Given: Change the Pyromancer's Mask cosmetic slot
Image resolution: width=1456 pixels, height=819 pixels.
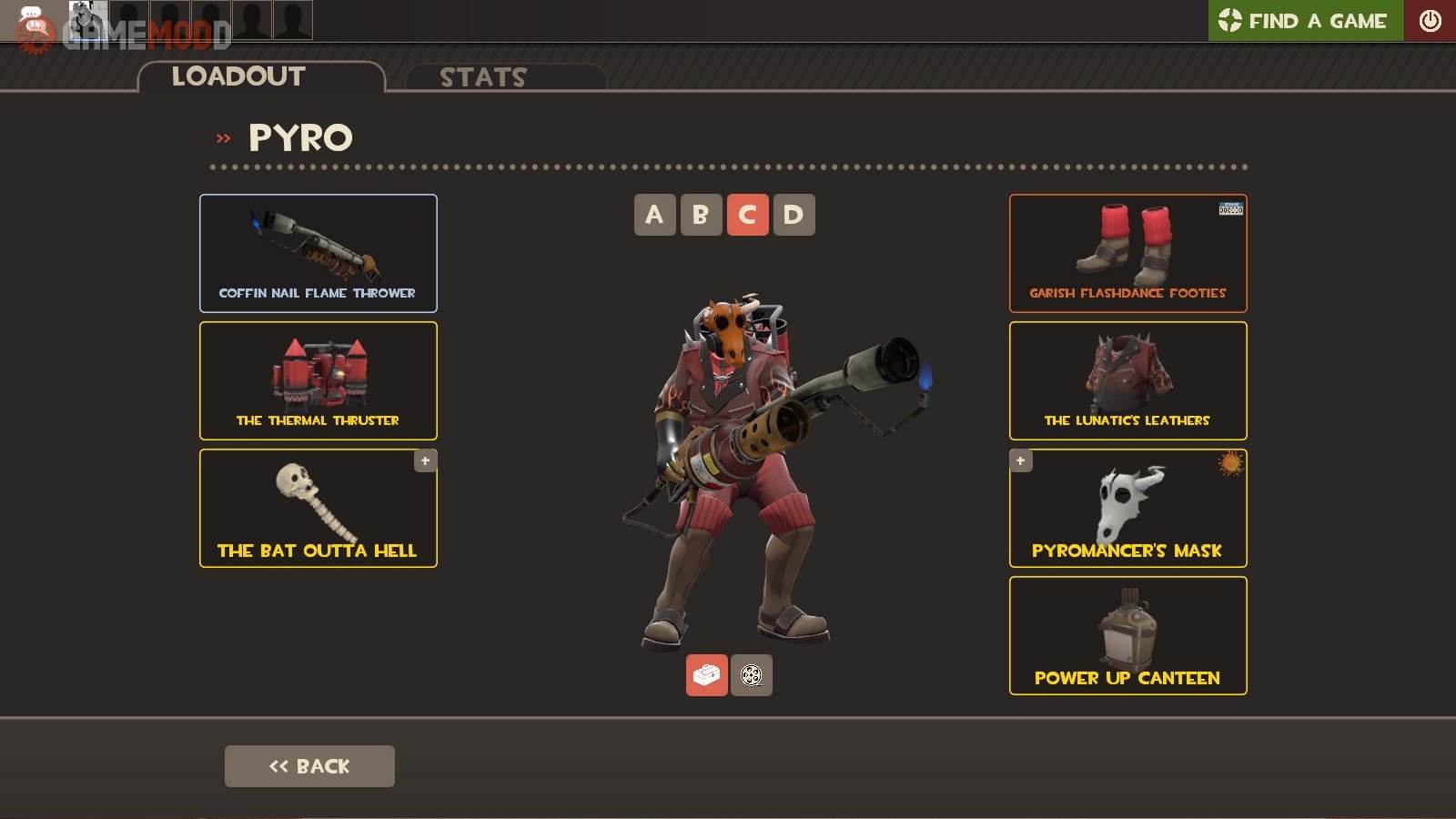Looking at the screenshot, I should pyautogui.click(x=1127, y=508).
